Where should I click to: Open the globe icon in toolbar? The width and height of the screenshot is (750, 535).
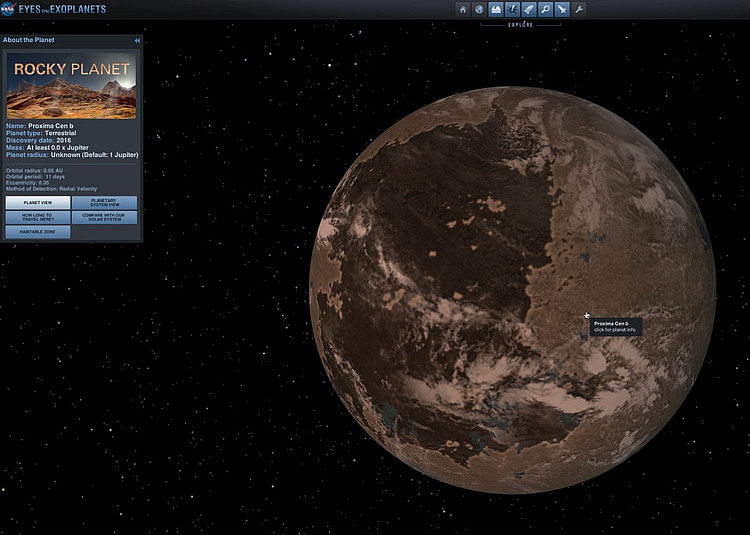pos(479,9)
